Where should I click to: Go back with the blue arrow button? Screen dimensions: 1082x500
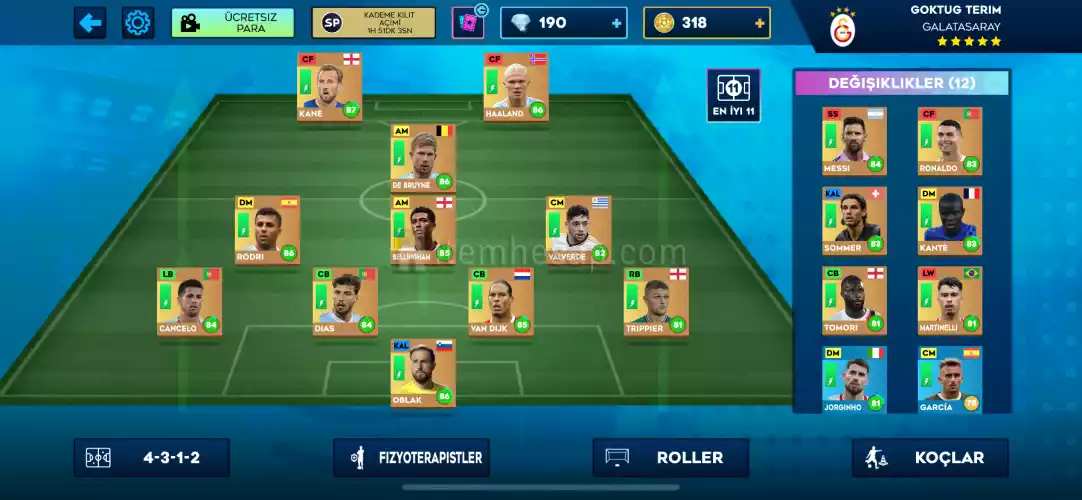(x=90, y=22)
